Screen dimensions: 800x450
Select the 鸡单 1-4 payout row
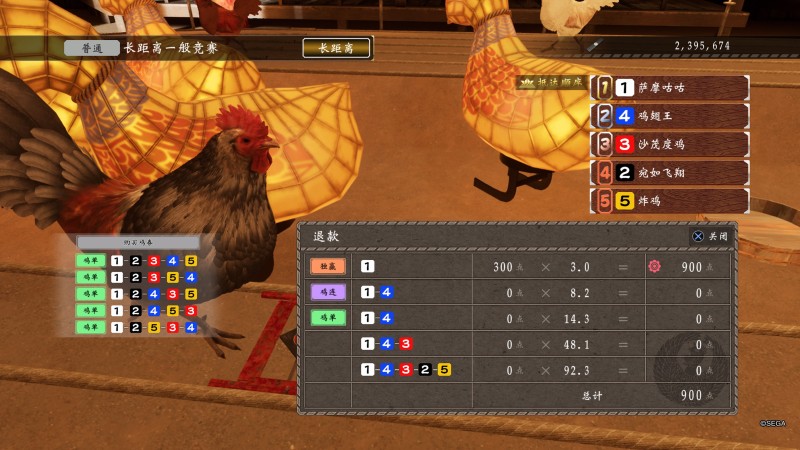pos(519,319)
